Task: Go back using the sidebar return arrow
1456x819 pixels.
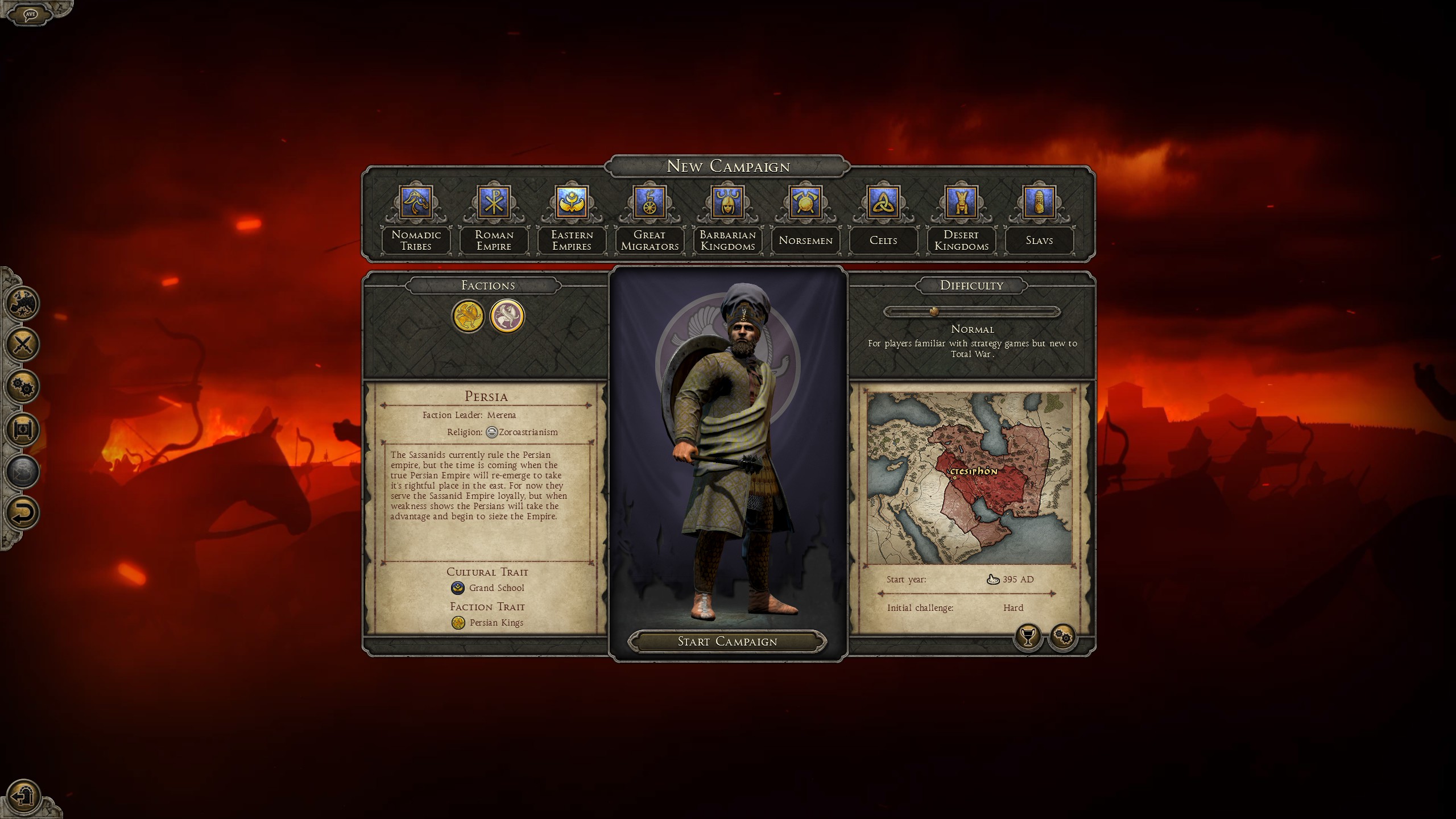Action: pyautogui.click(x=23, y=512)
